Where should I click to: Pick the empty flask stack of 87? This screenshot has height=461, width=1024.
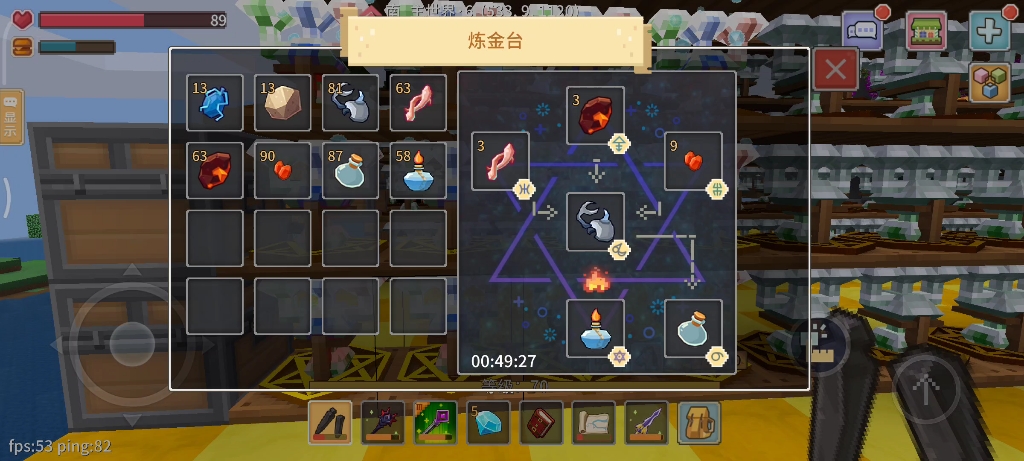click(x=351, y=170)
